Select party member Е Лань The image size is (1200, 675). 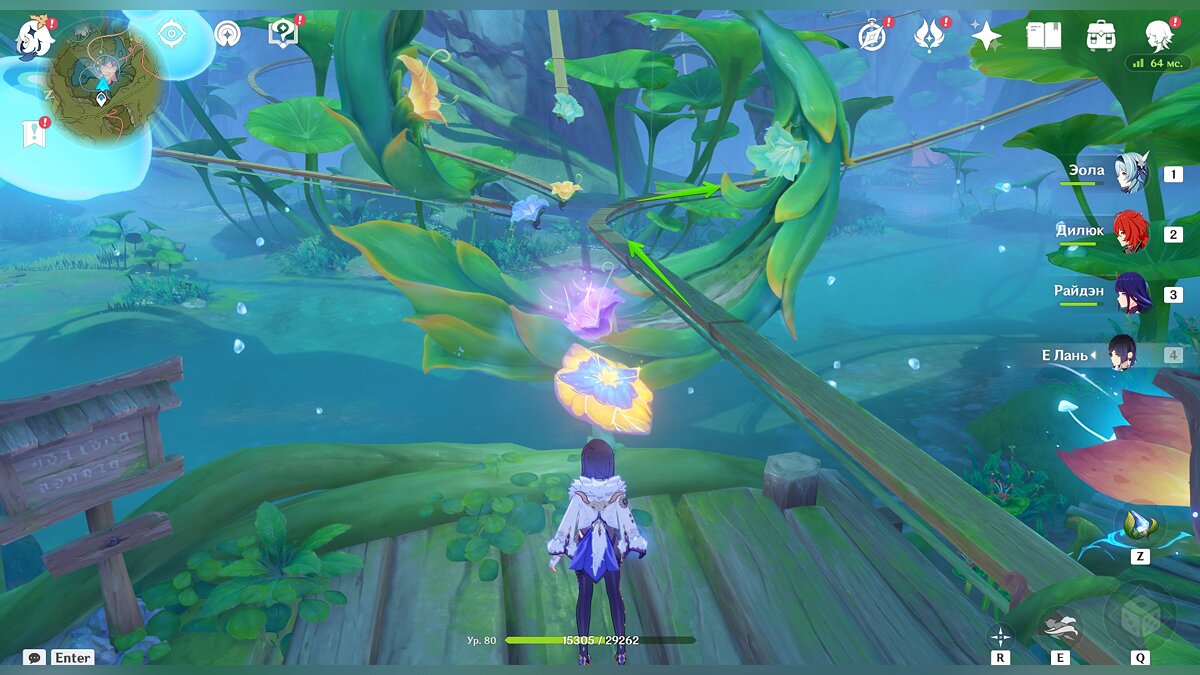pos(1120,354)
